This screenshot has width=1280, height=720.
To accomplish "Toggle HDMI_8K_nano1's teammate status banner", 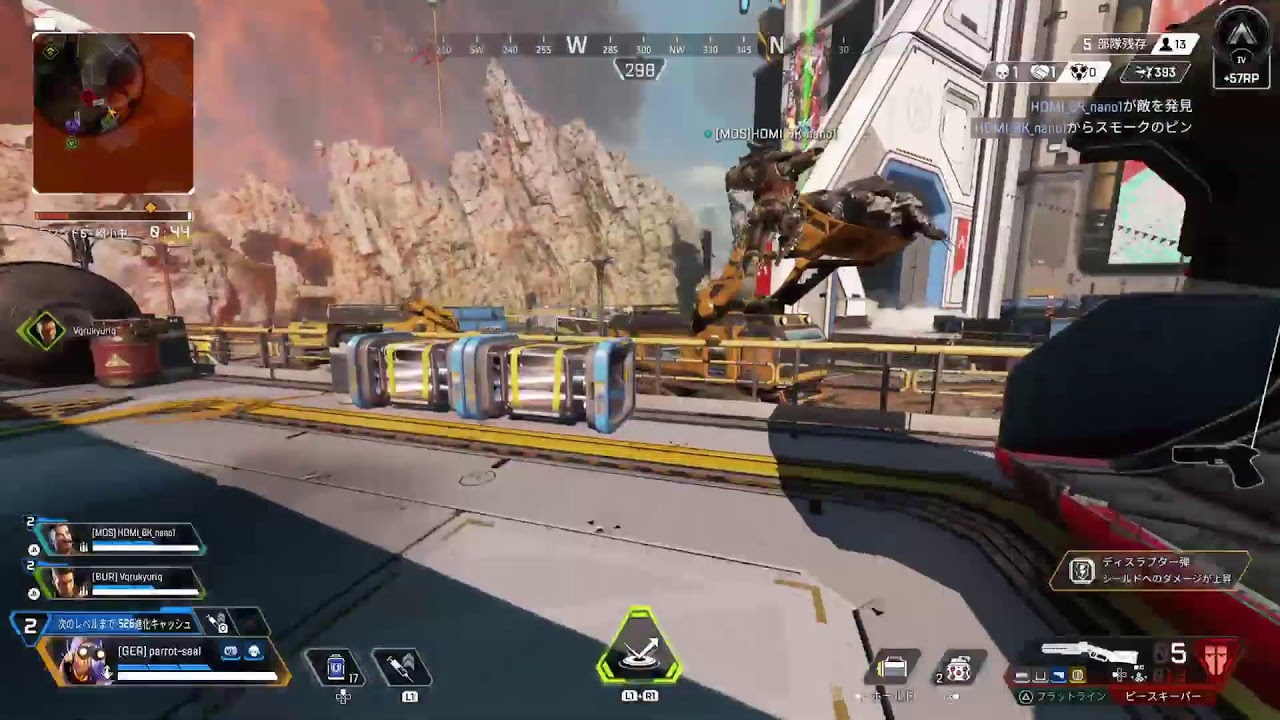I will click(x=120, y=536).
